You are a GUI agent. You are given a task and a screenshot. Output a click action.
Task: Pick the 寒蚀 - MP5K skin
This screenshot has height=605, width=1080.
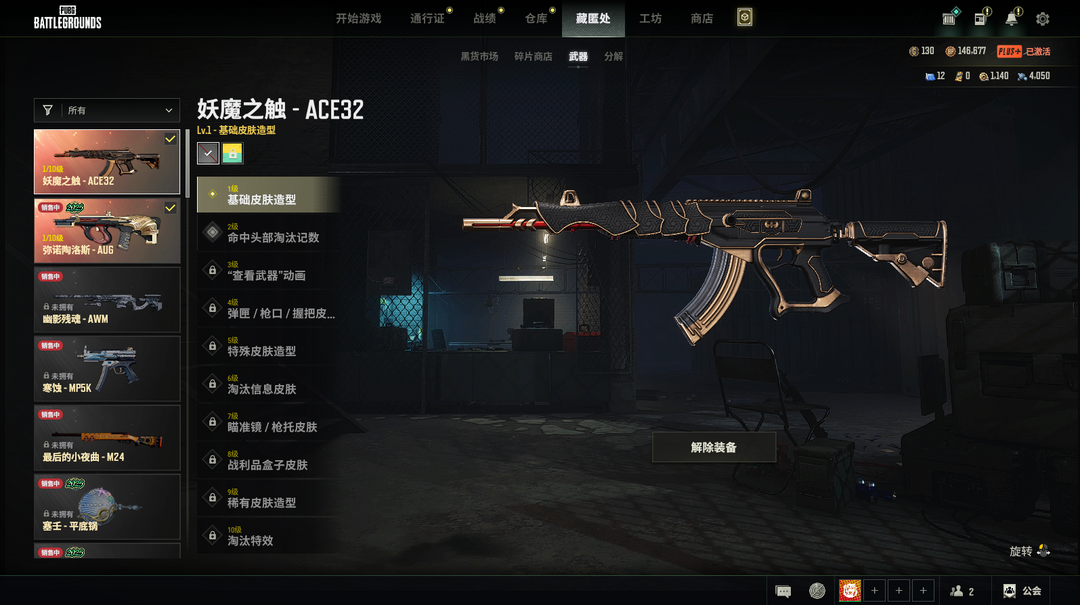(x=107, y=369)
